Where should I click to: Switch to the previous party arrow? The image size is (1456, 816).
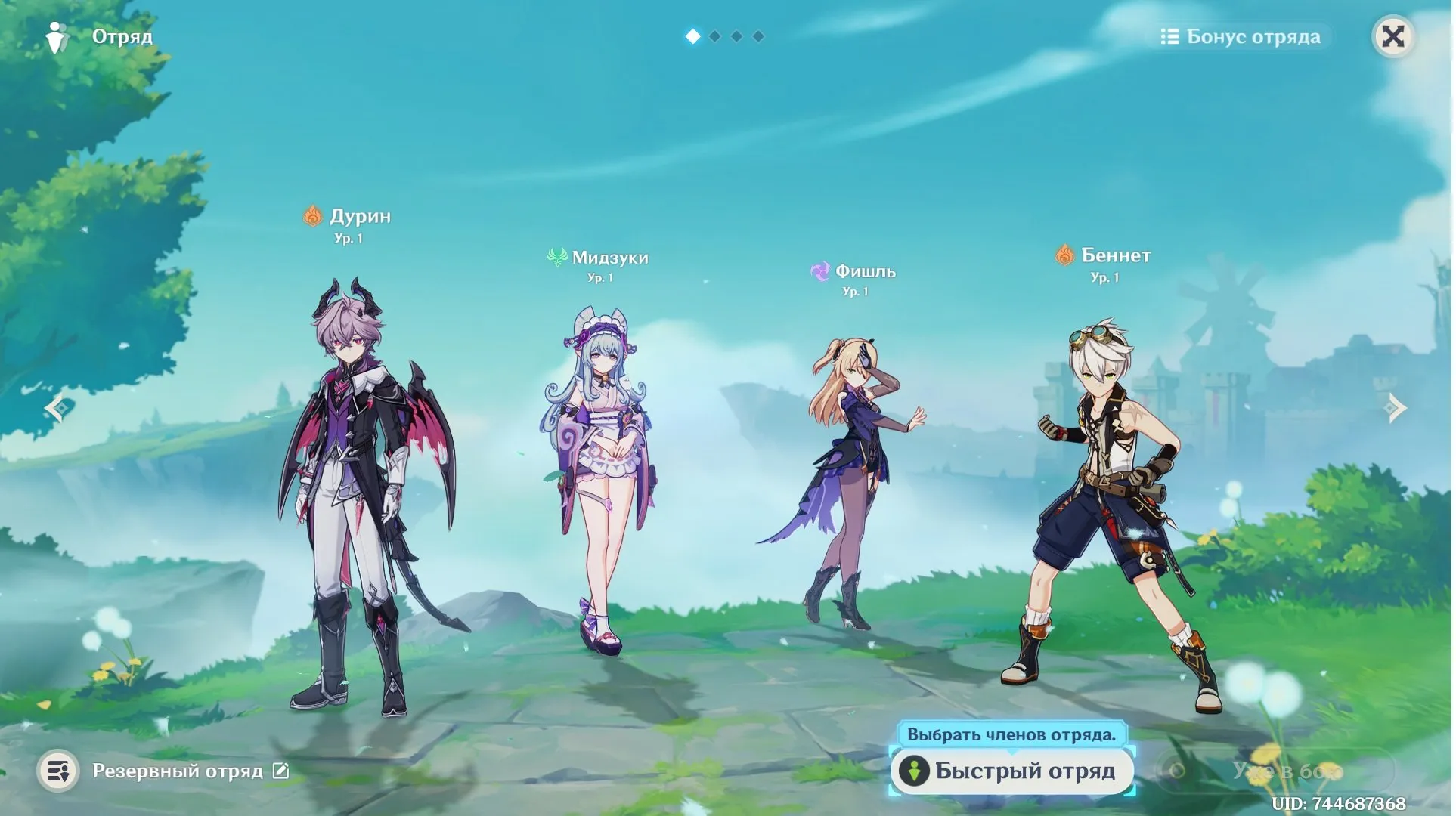tap(57, 409)
